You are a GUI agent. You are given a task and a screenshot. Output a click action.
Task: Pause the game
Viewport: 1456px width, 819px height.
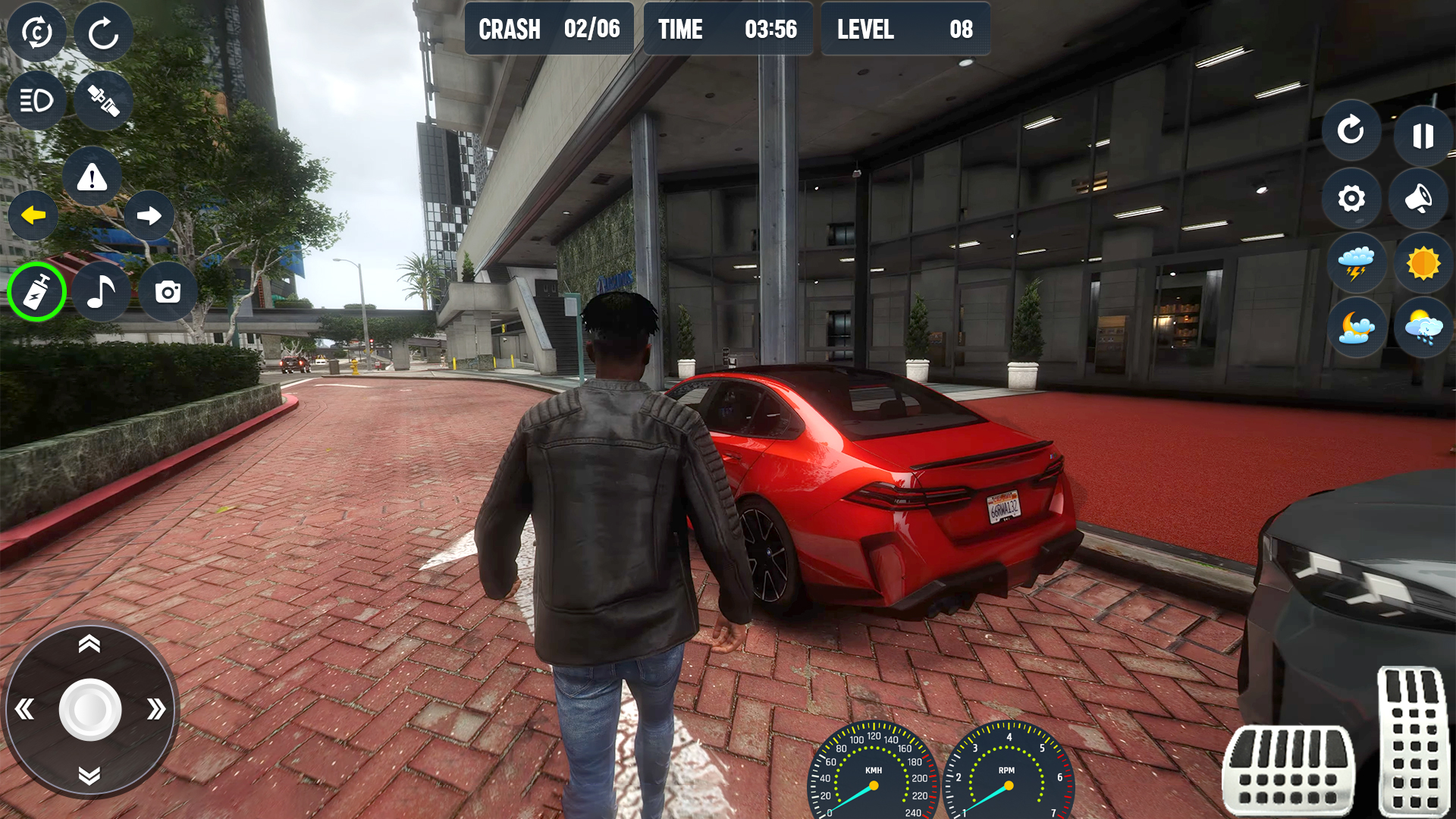(x=1423, y=136)
